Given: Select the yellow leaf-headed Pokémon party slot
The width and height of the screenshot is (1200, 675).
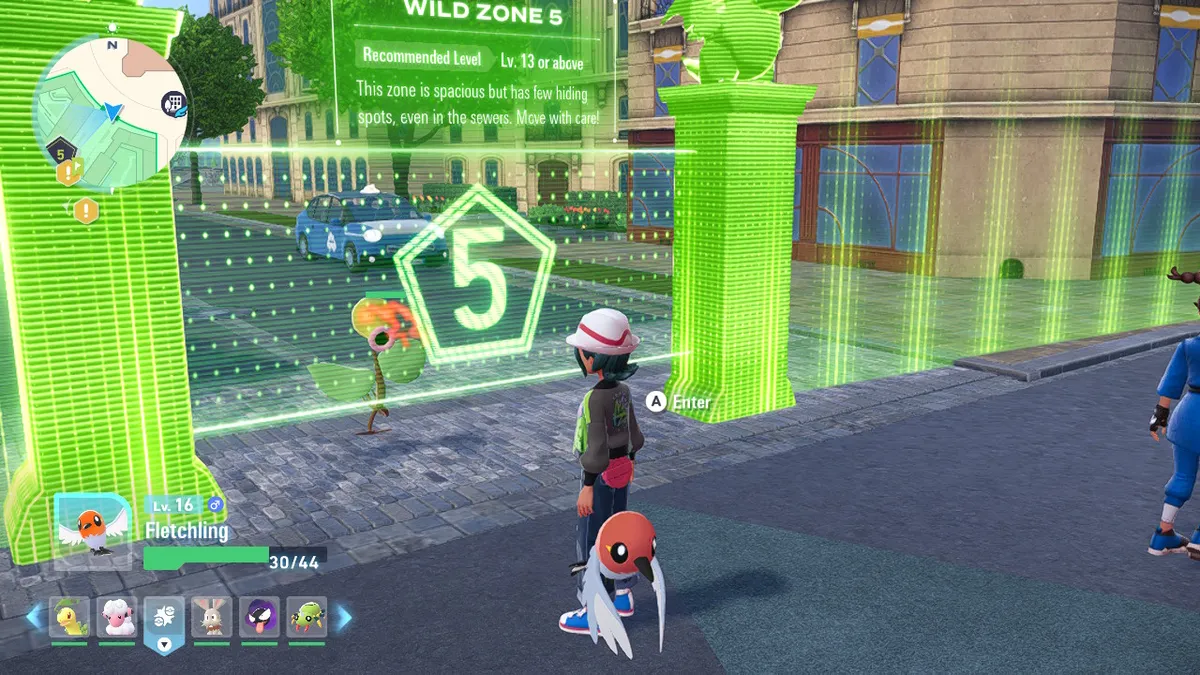Looking at the screenshot, I should tap(69, 618).
